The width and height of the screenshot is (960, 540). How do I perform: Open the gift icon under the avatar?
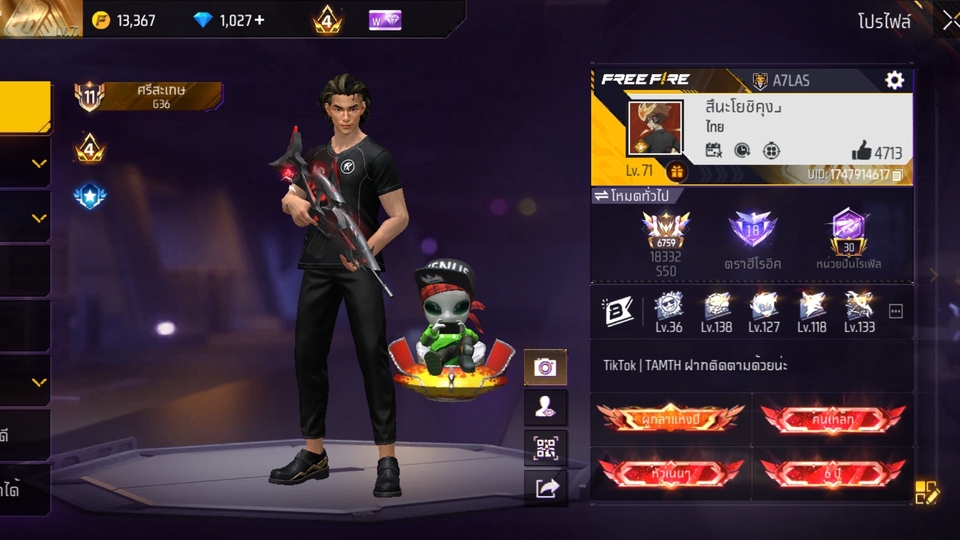[x=676, y=172]
